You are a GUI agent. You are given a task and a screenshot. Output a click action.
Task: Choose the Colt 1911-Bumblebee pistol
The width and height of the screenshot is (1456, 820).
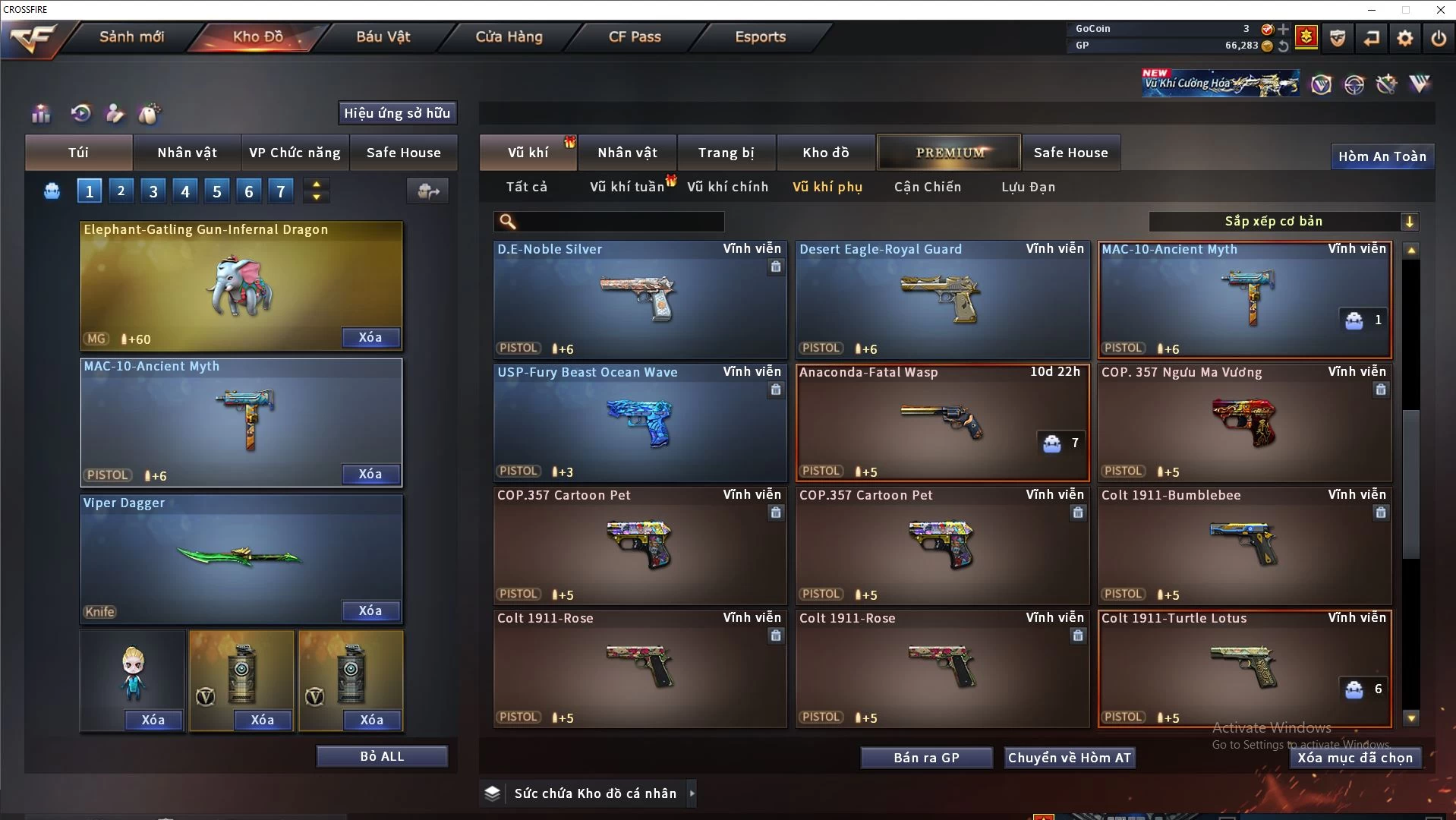[x=1244, y=546]
